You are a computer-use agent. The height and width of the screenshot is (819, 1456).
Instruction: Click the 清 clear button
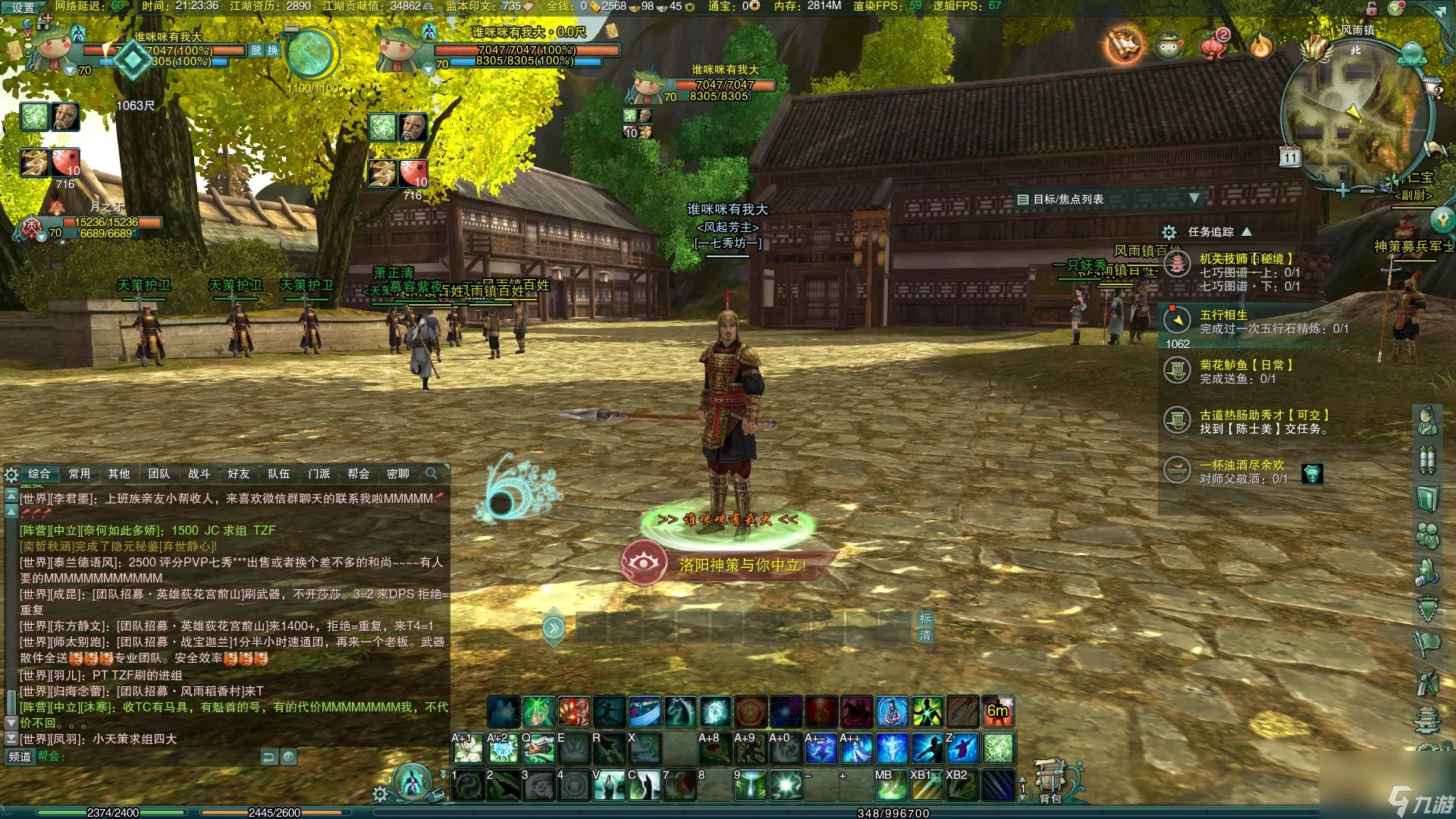click(x=925, y=635)
